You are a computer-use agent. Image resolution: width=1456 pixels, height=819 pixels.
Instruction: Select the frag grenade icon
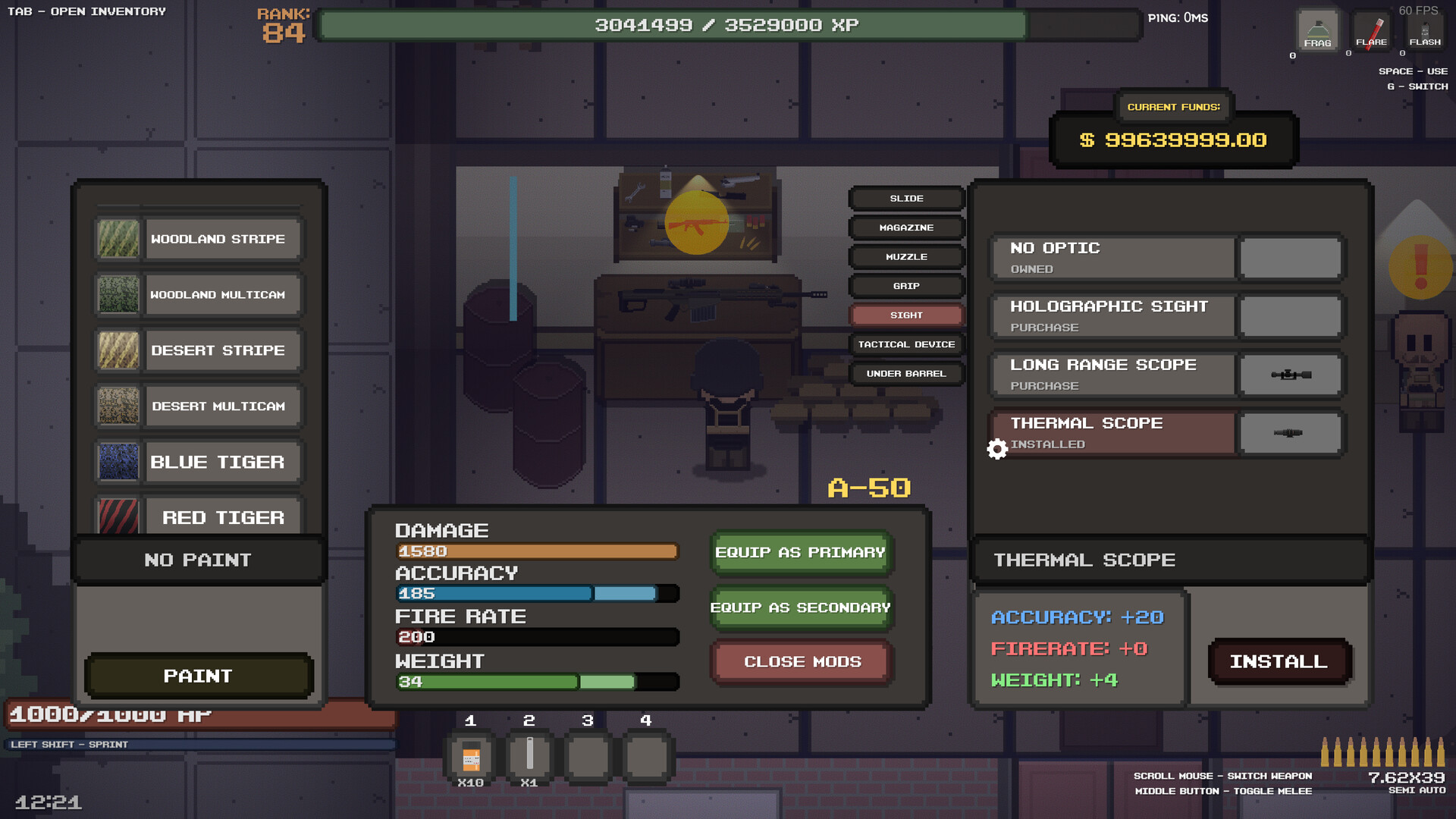point(1317,30)
